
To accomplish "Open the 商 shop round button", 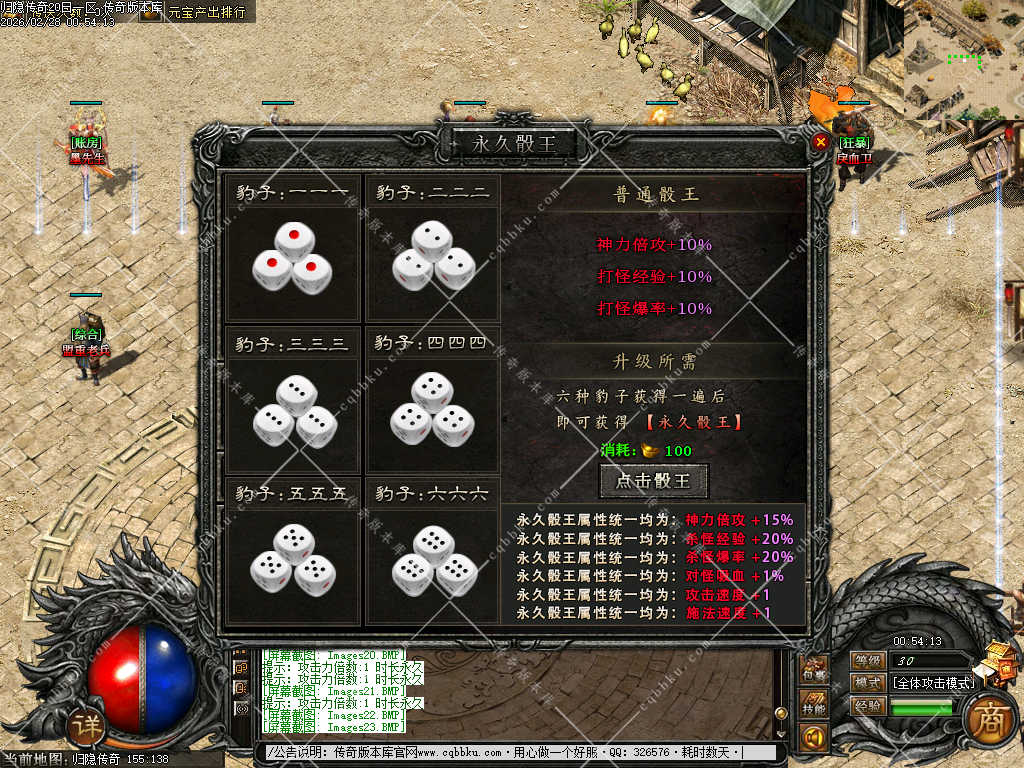I will click(x=991, y=718).
